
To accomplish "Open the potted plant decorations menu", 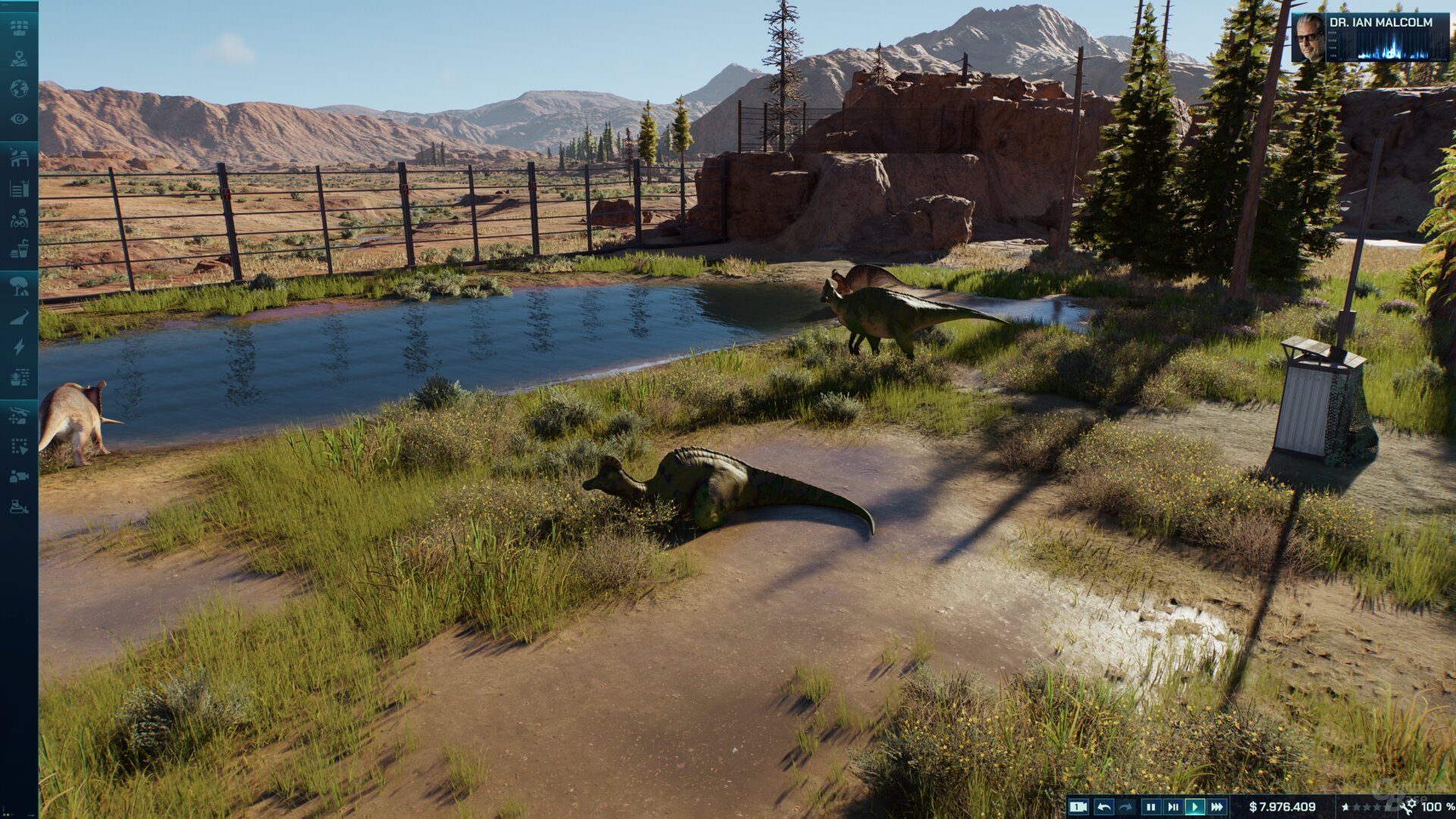I will pyautogui.click(x=19, y=378).
